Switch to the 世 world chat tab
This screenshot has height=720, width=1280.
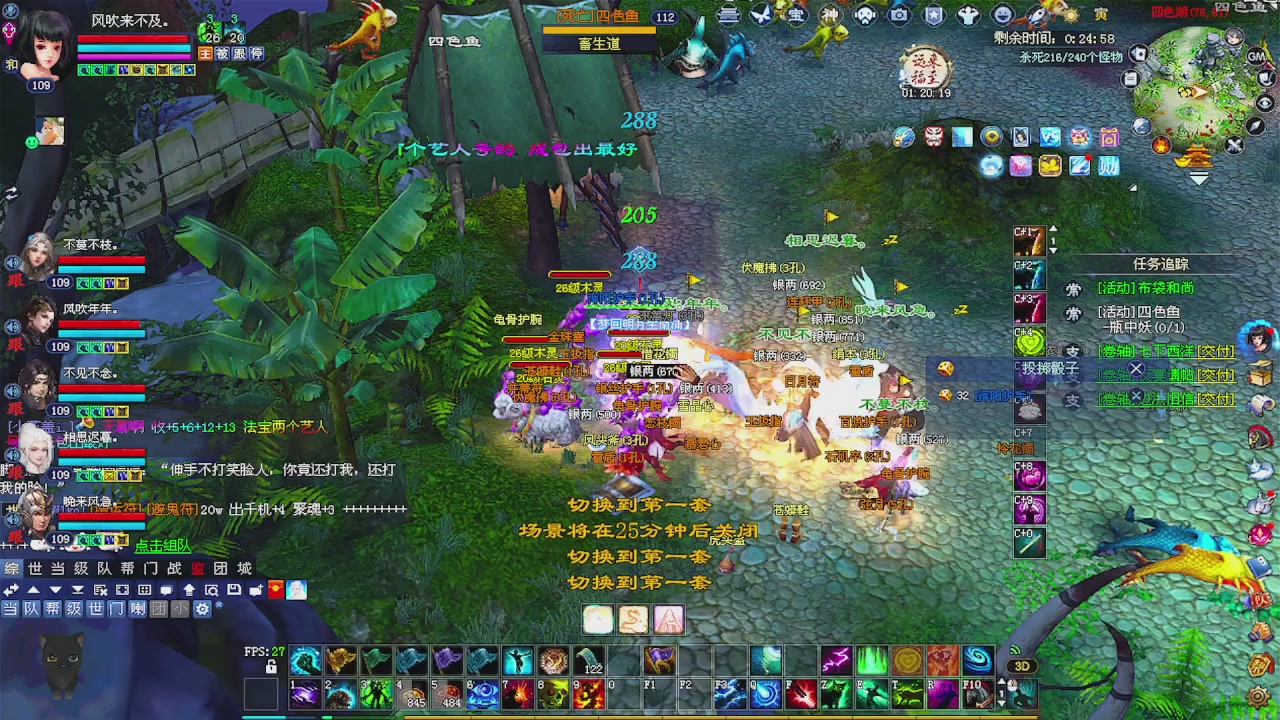coord(35,568)
